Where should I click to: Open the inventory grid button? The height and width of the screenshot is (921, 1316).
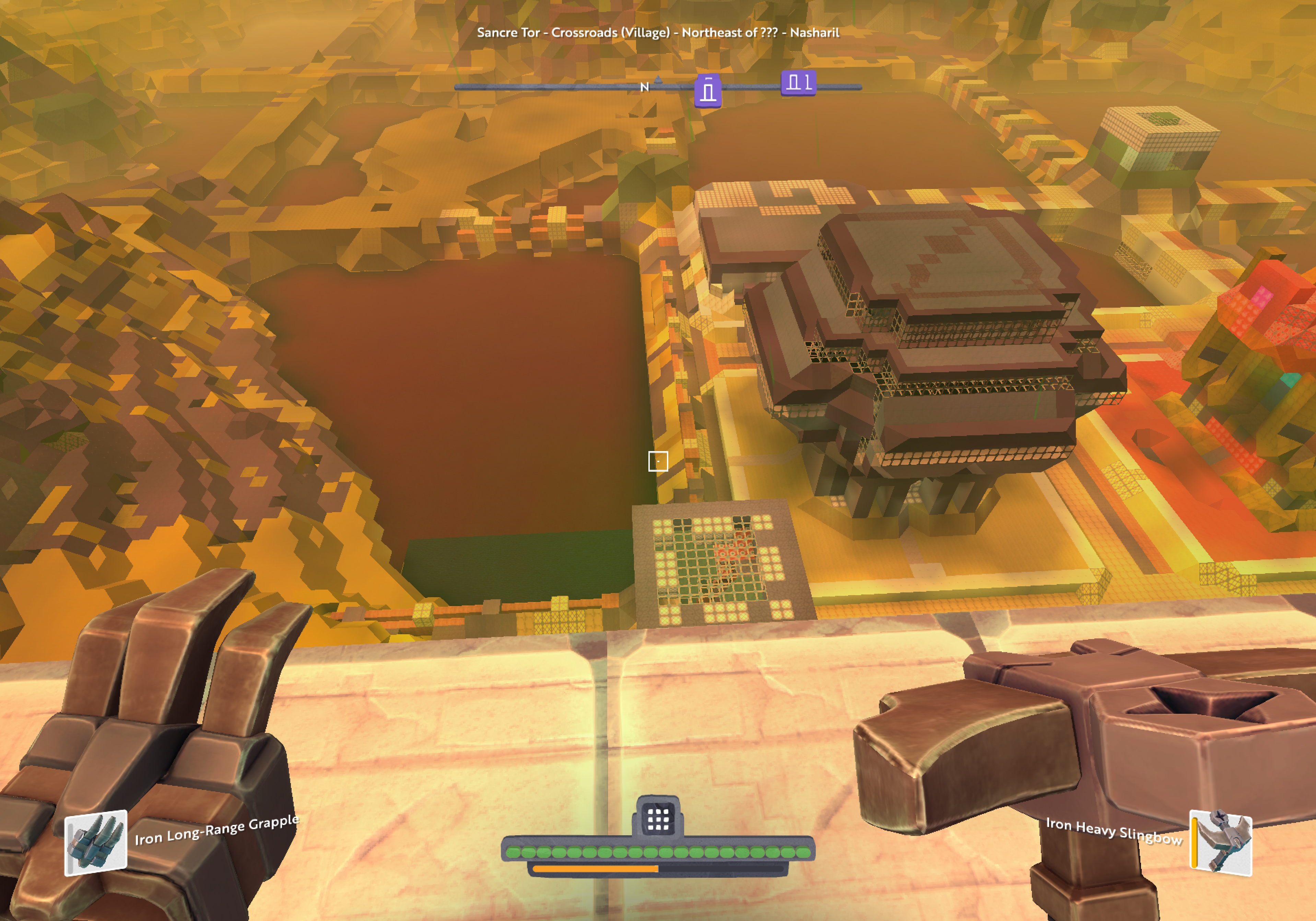[657, 819]
